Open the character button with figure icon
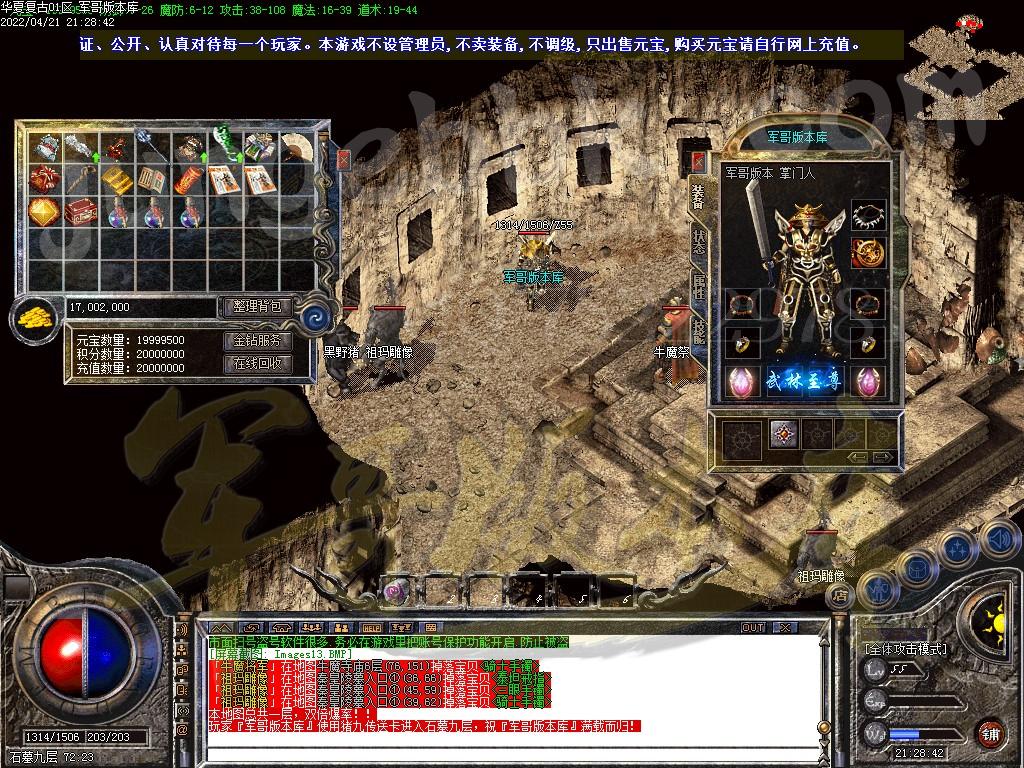The height and width of the screenshot is (768, 1024). click(x=877, y=589)
